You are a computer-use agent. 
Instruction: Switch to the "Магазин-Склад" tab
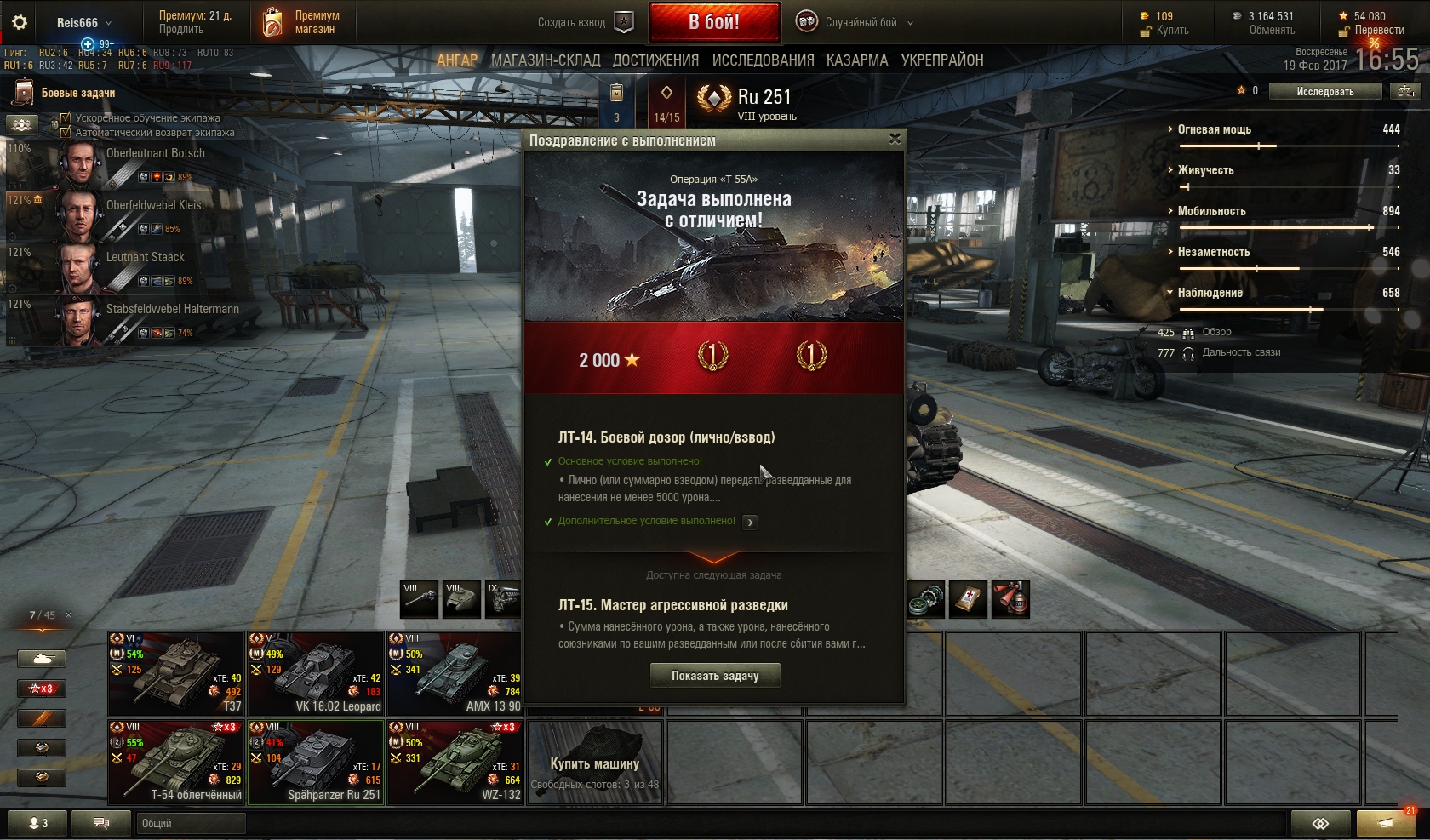(x=546, y=60)
